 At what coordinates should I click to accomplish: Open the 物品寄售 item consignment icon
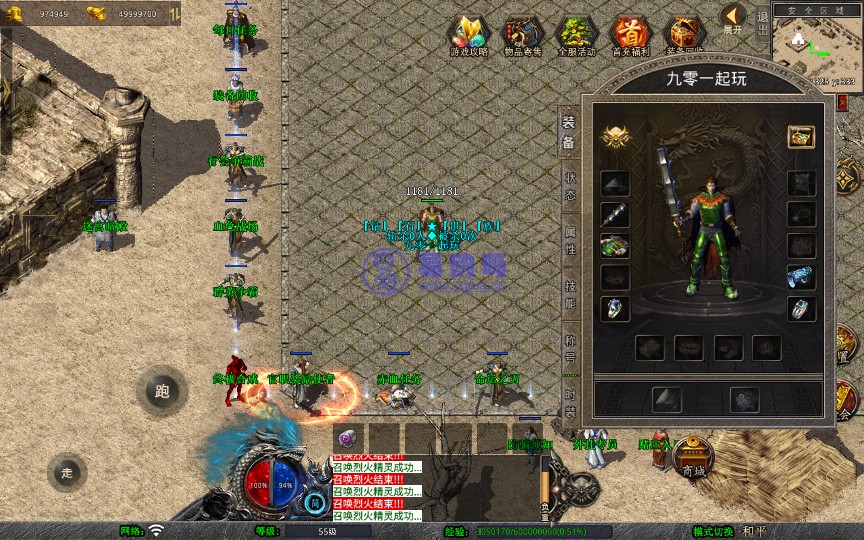point(522,36)
